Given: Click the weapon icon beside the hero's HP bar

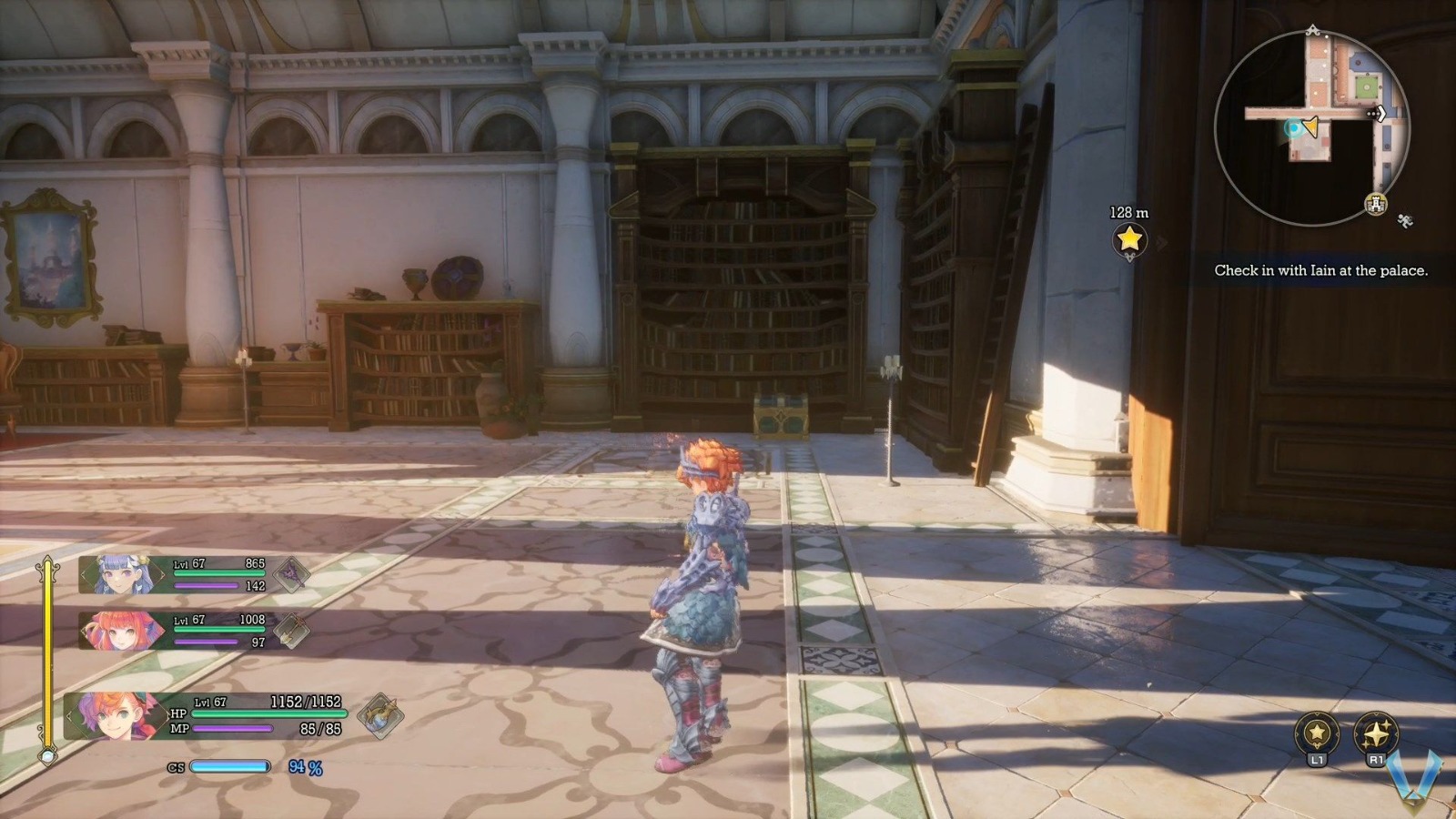Looking at the screenshot, I should pyautogui.click(x=377, y=716).
